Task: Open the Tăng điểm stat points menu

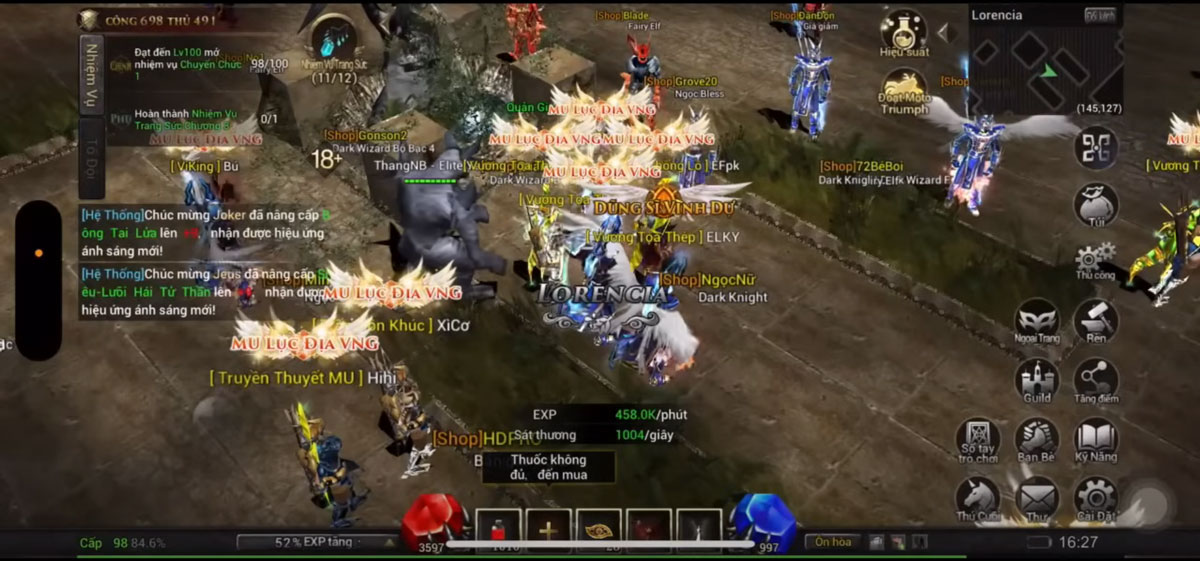Action: click(1095, 380)
